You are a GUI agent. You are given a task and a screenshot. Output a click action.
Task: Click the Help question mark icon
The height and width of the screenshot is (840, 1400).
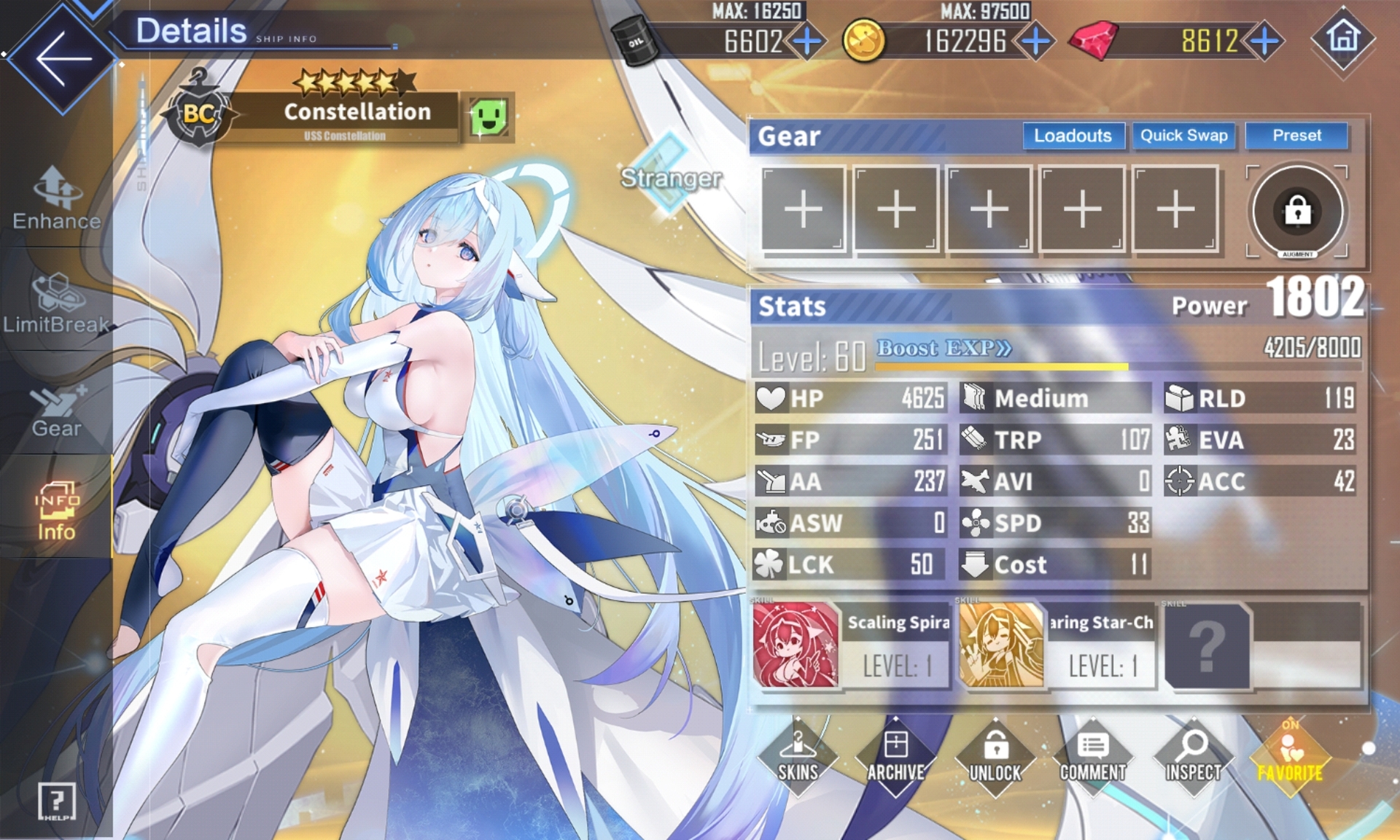point(57,801)
